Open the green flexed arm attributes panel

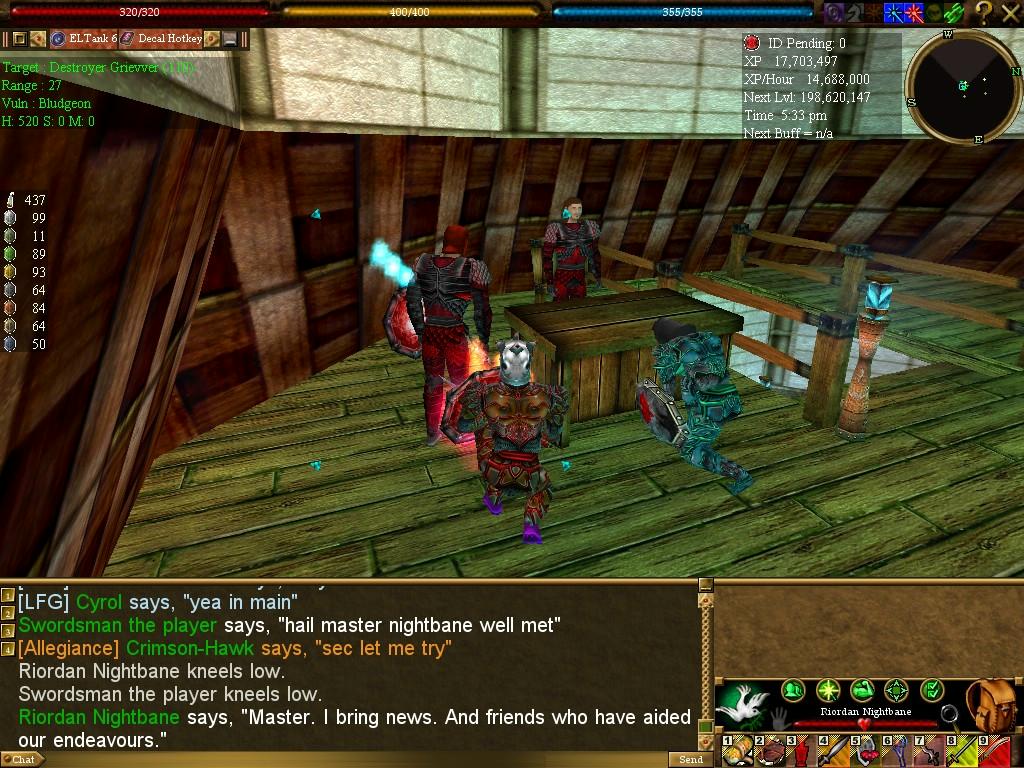(862, 690)
